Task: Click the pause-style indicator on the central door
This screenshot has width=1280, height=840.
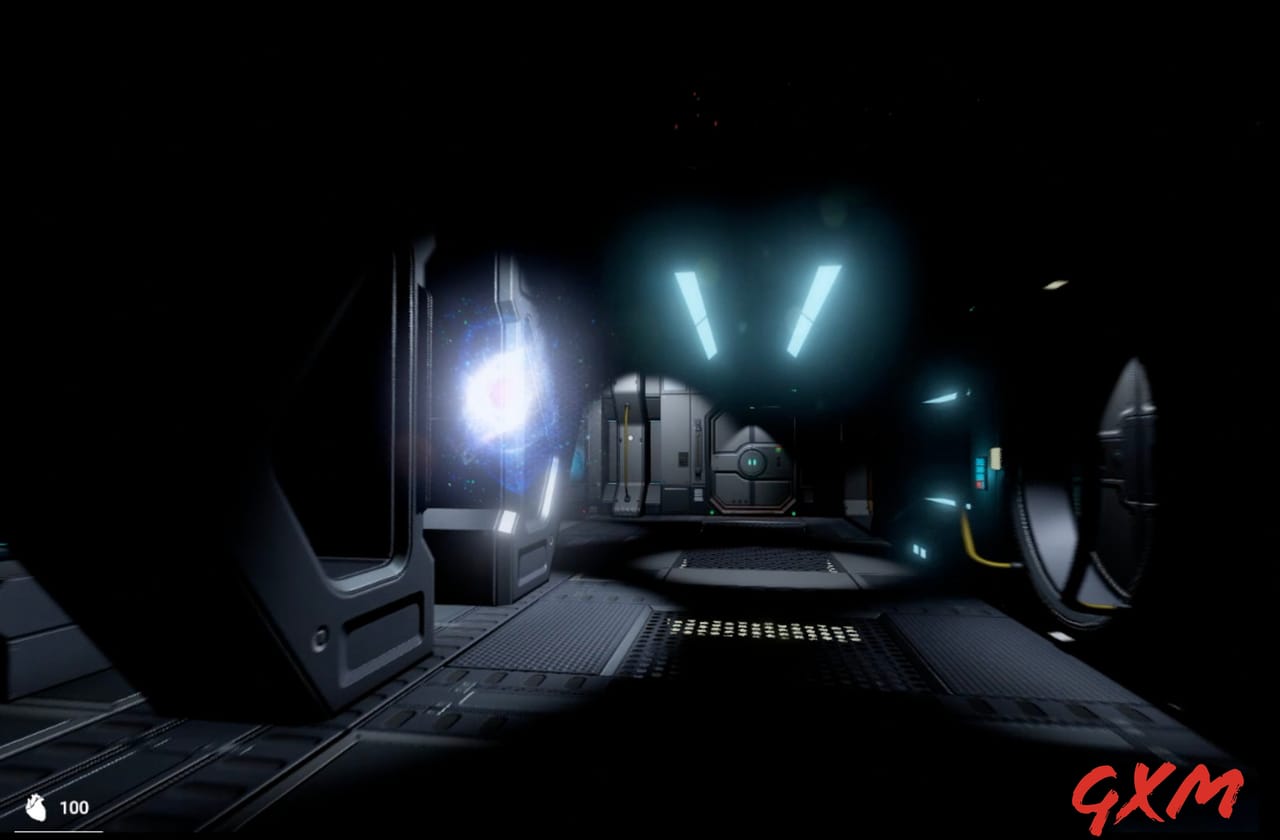Action: tap(752, 462)
